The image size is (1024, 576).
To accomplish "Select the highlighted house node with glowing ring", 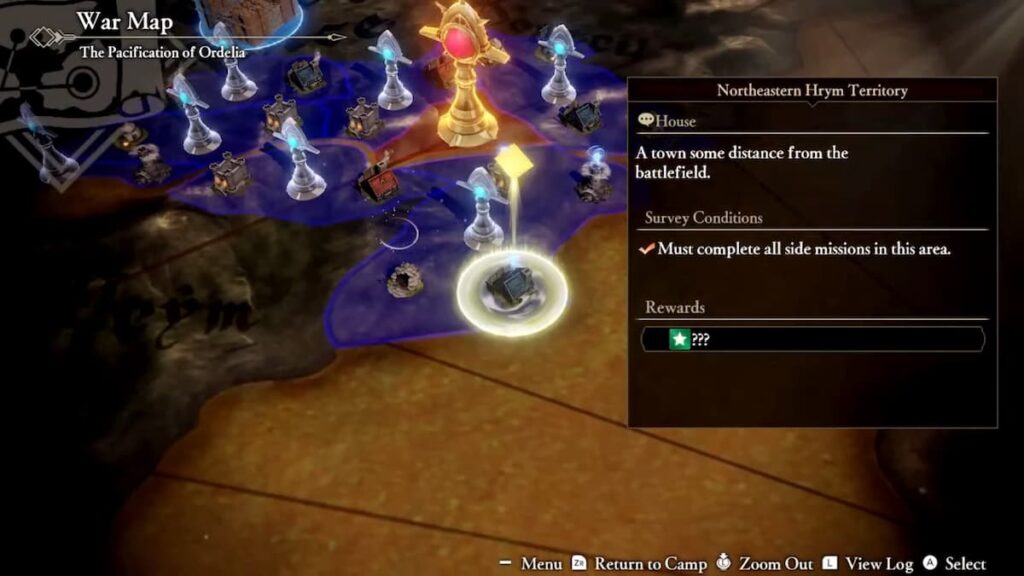I will point(512,291).
